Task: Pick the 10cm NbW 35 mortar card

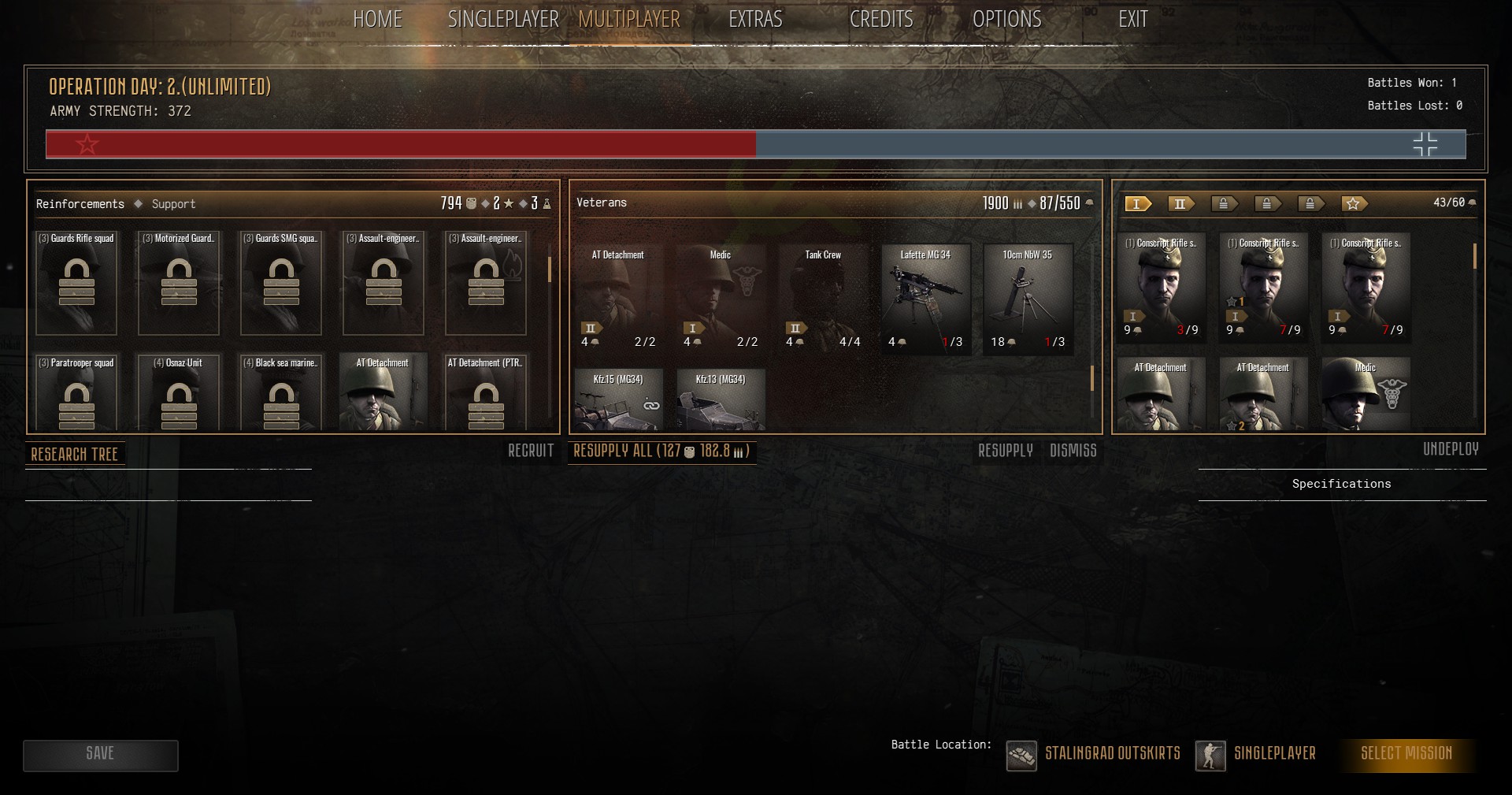Action: click(x=1028, y=298)
